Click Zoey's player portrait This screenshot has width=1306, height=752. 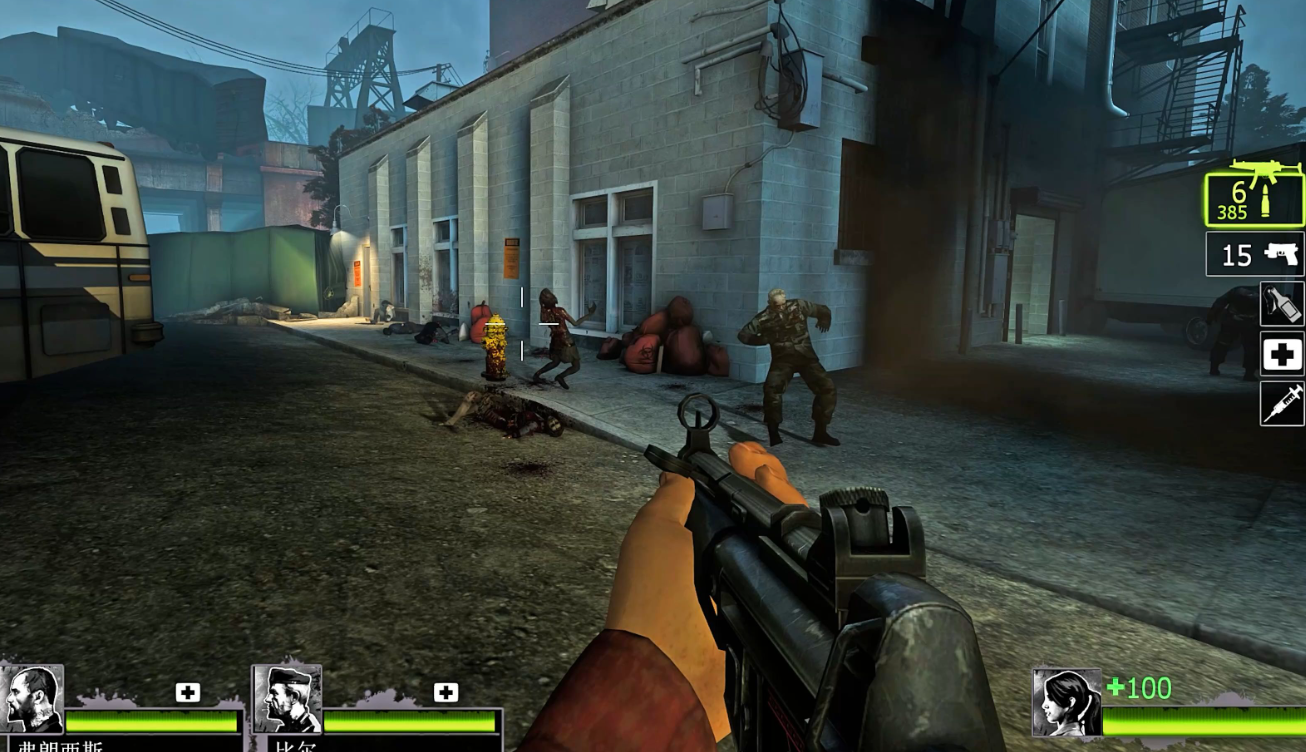click(x=1066, y=703)
